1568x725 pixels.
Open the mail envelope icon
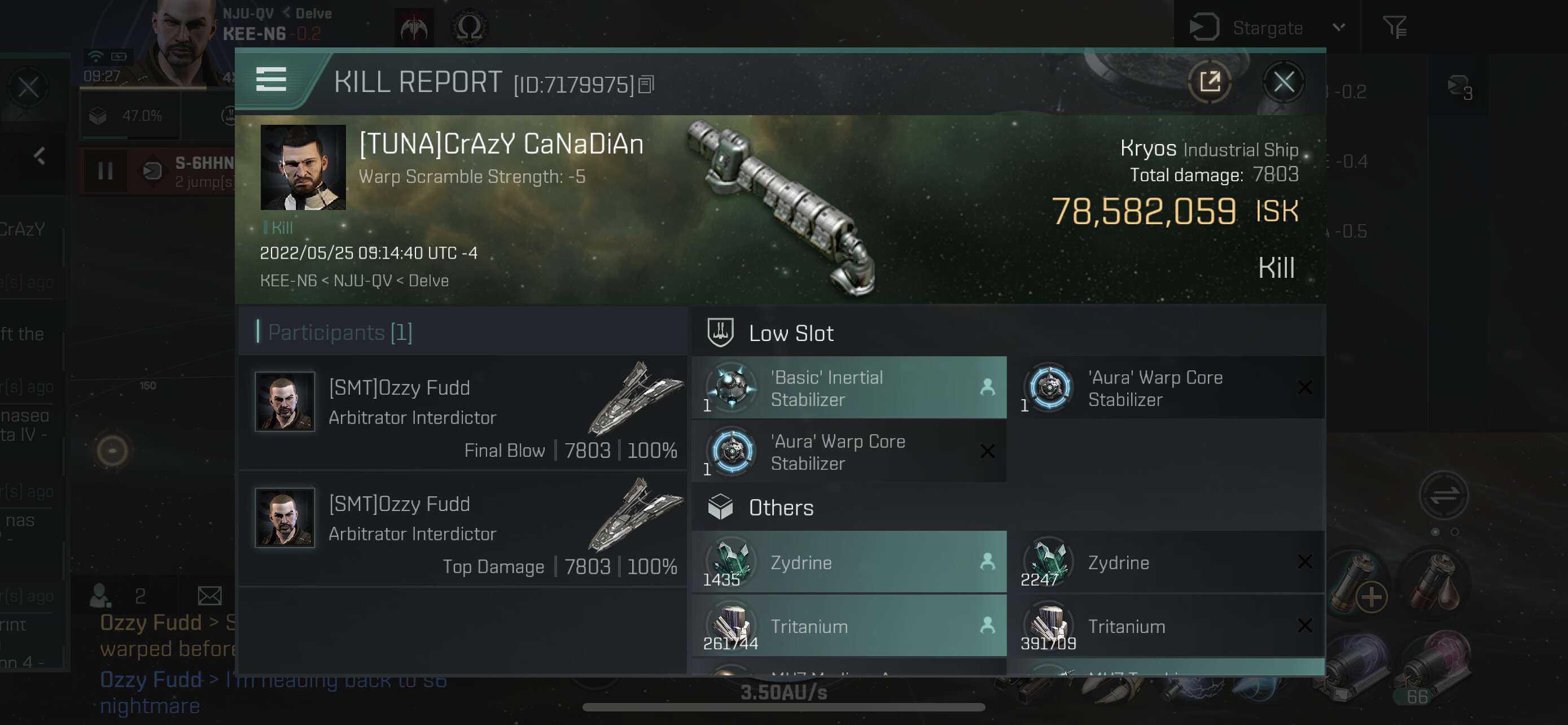[x=209, y=595]
